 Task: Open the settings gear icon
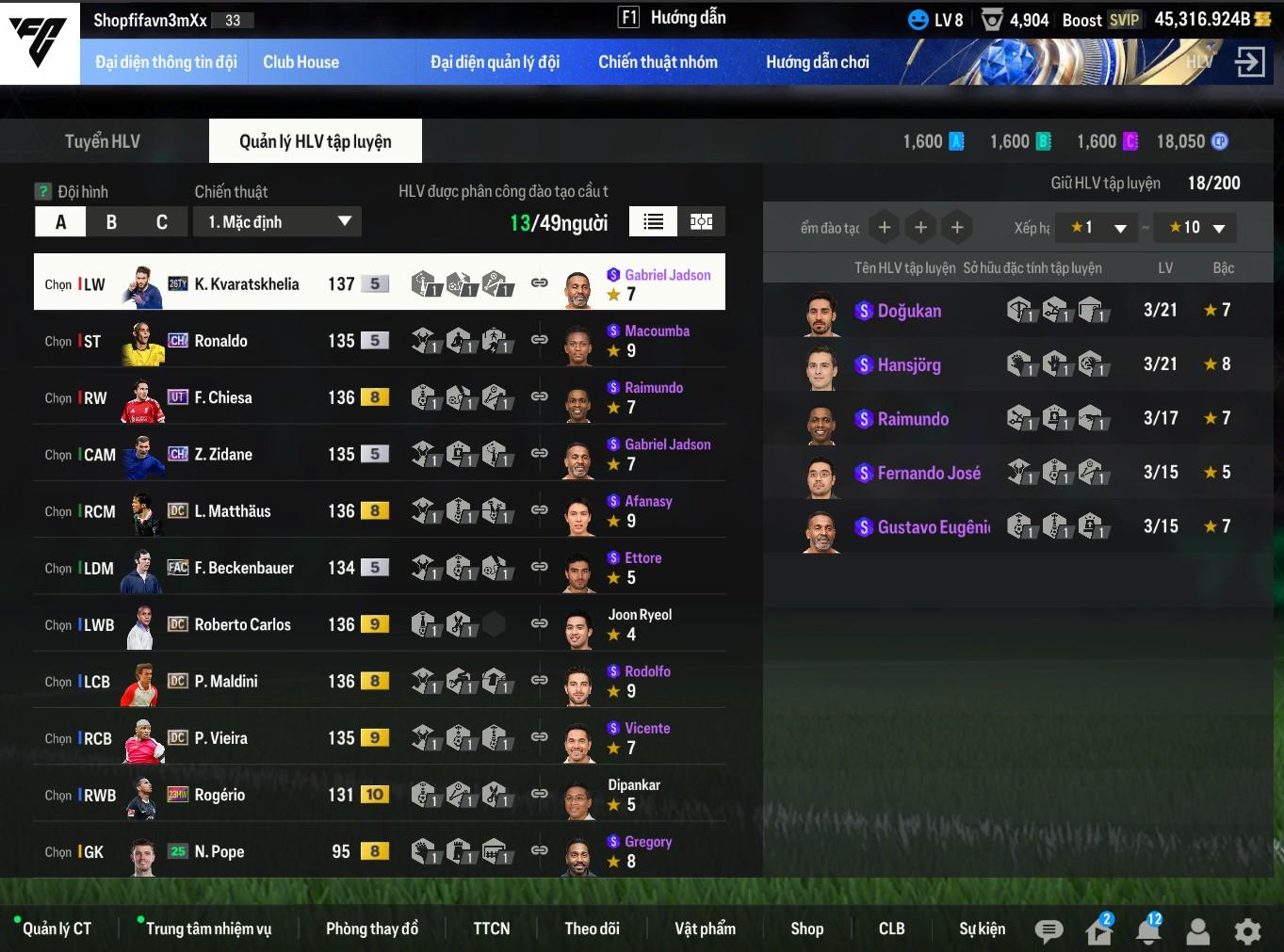click(1247, 931)
